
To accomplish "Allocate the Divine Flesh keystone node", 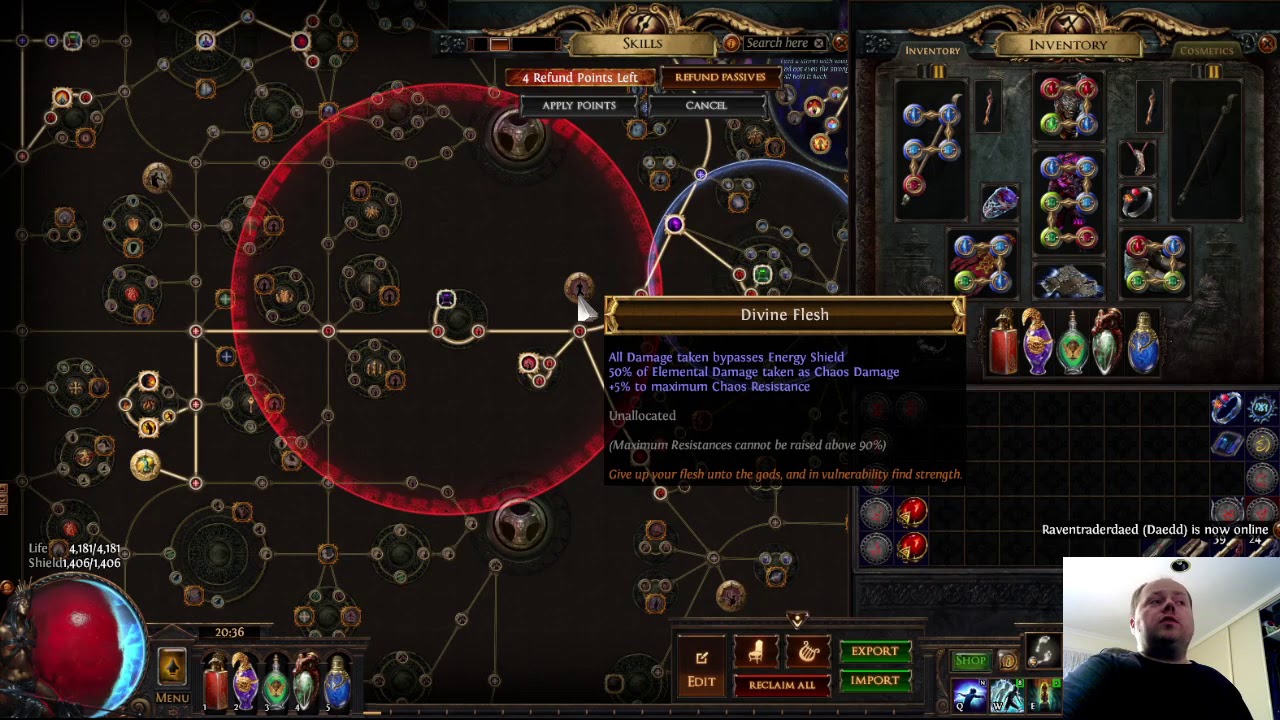I will tap(579, 289).
